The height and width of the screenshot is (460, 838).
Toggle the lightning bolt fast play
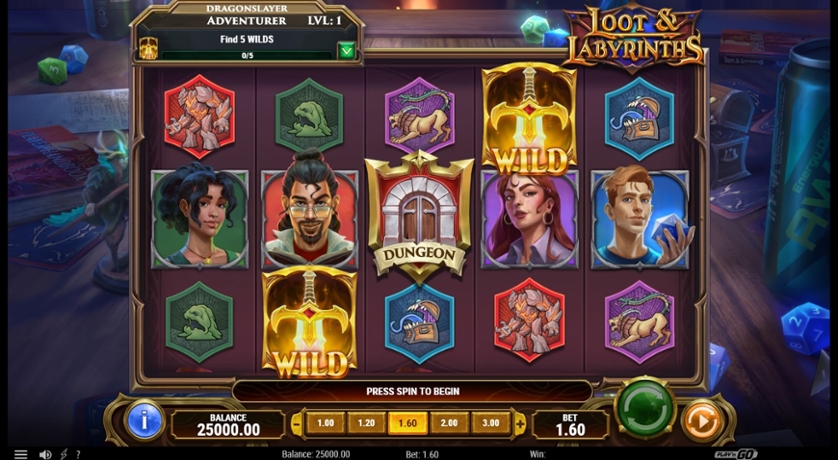64,454
